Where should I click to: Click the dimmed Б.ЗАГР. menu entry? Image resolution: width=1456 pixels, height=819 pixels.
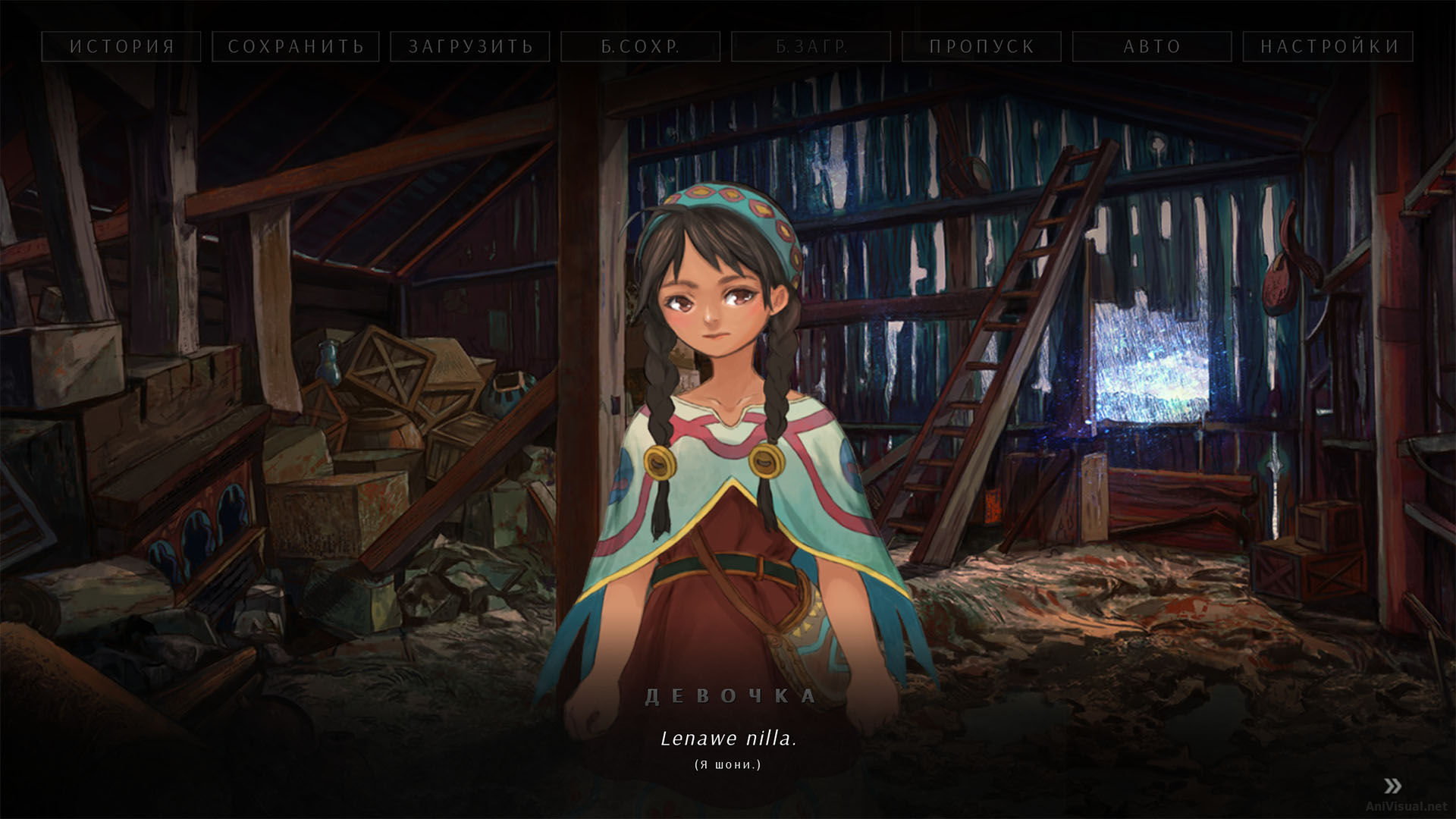point(811,46)
